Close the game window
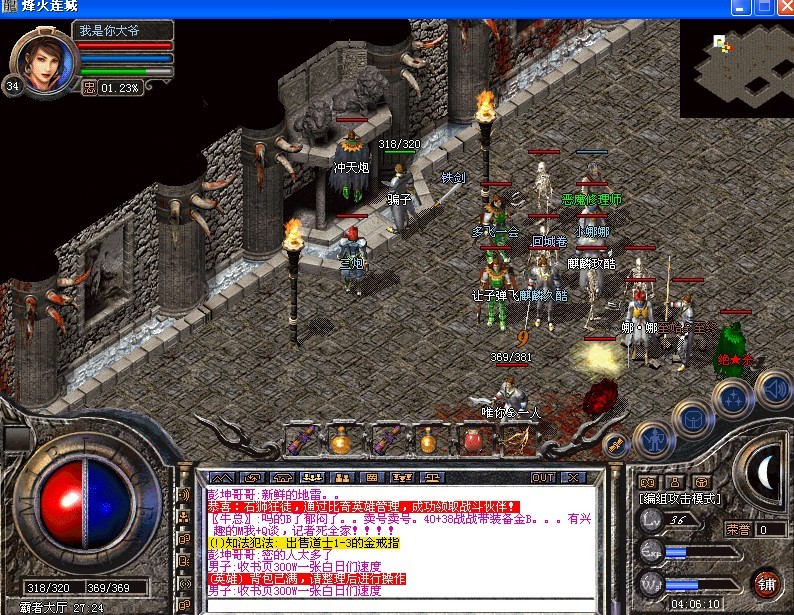The width and height of the screenshot is (794, 615). coord(781,8)
